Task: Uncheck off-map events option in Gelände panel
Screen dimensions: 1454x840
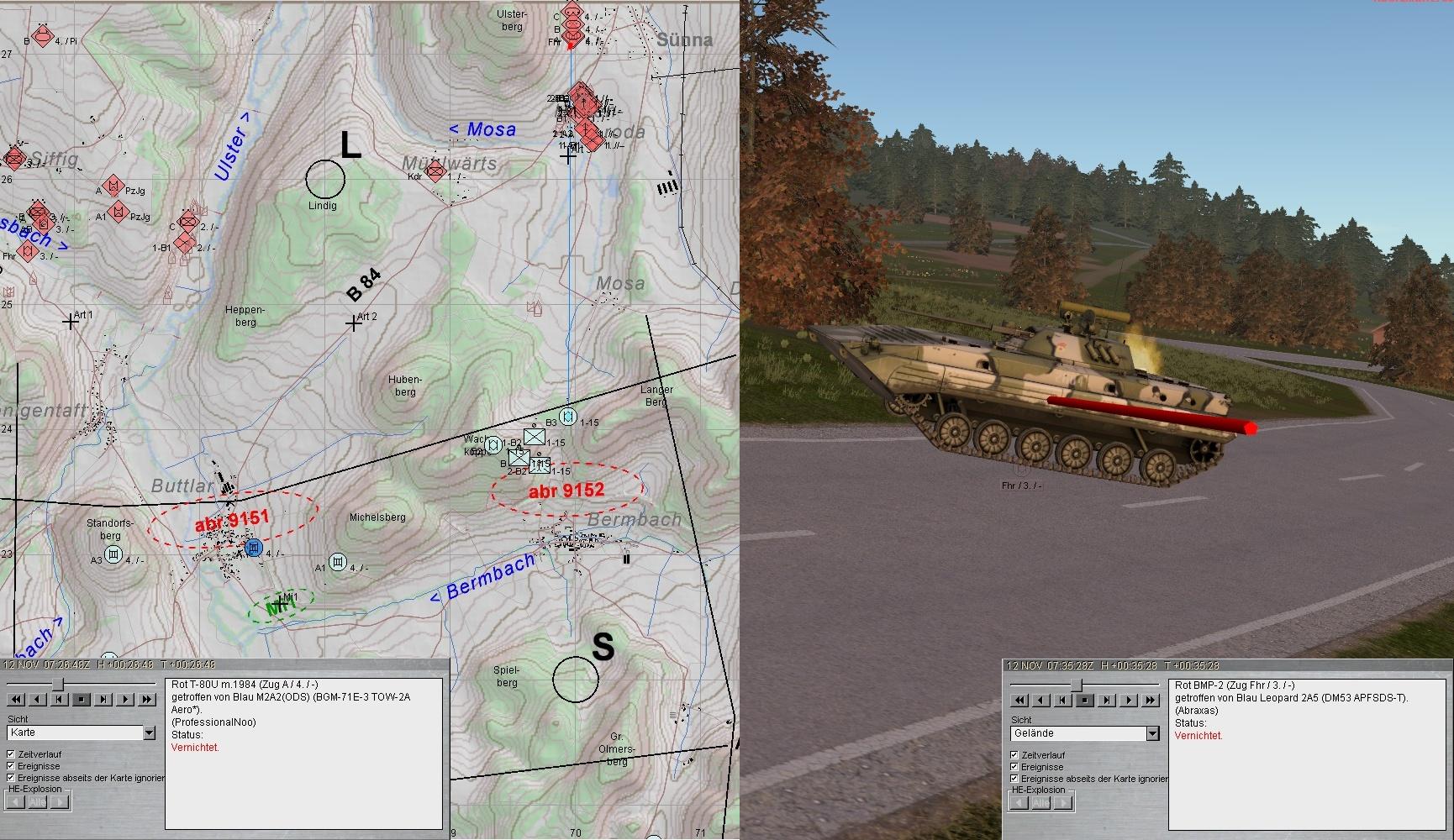Action: [1014, 779]
